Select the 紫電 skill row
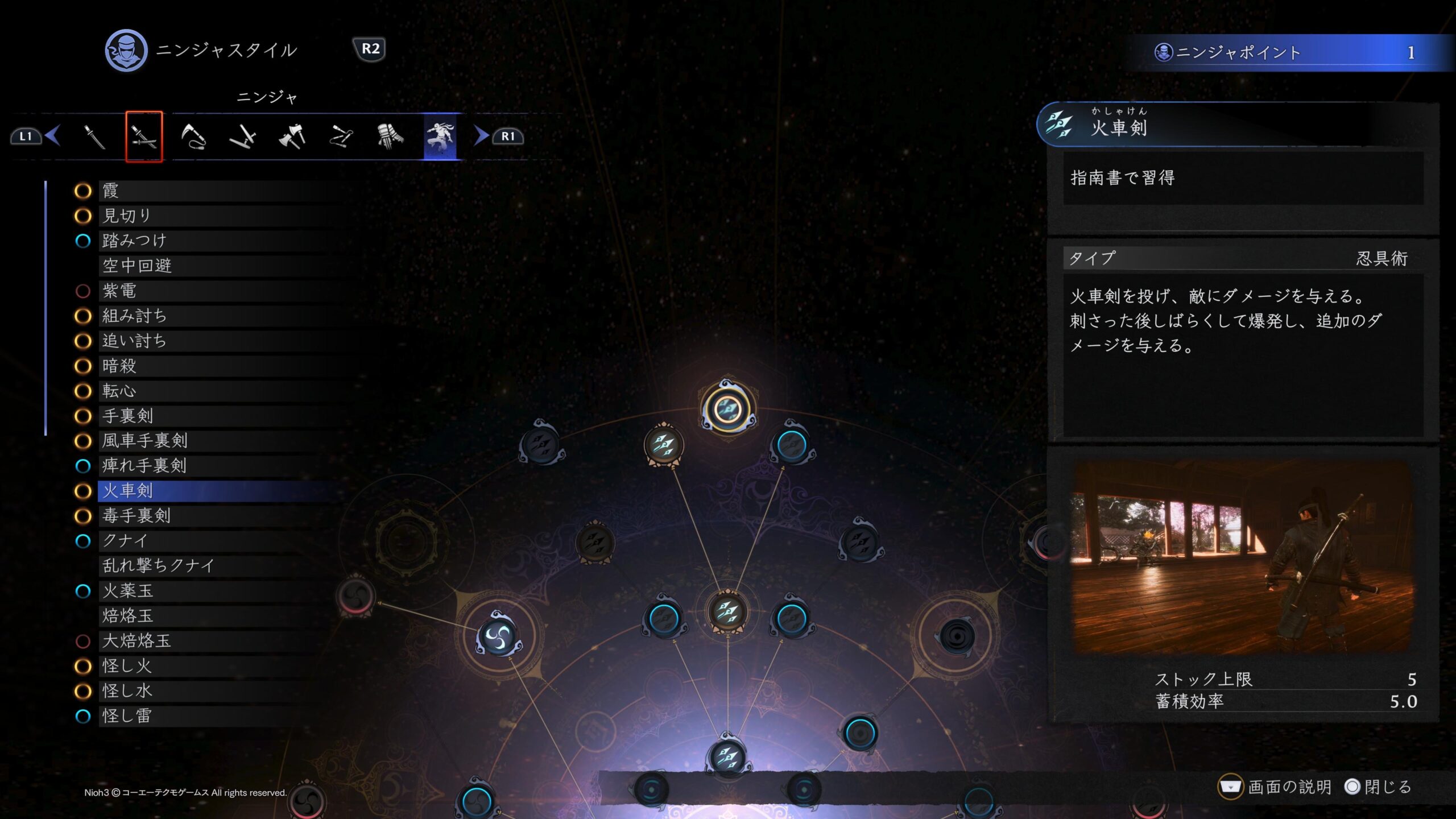Image resolution: width=1456 pixels, height=819 pixels. point(119,291)
